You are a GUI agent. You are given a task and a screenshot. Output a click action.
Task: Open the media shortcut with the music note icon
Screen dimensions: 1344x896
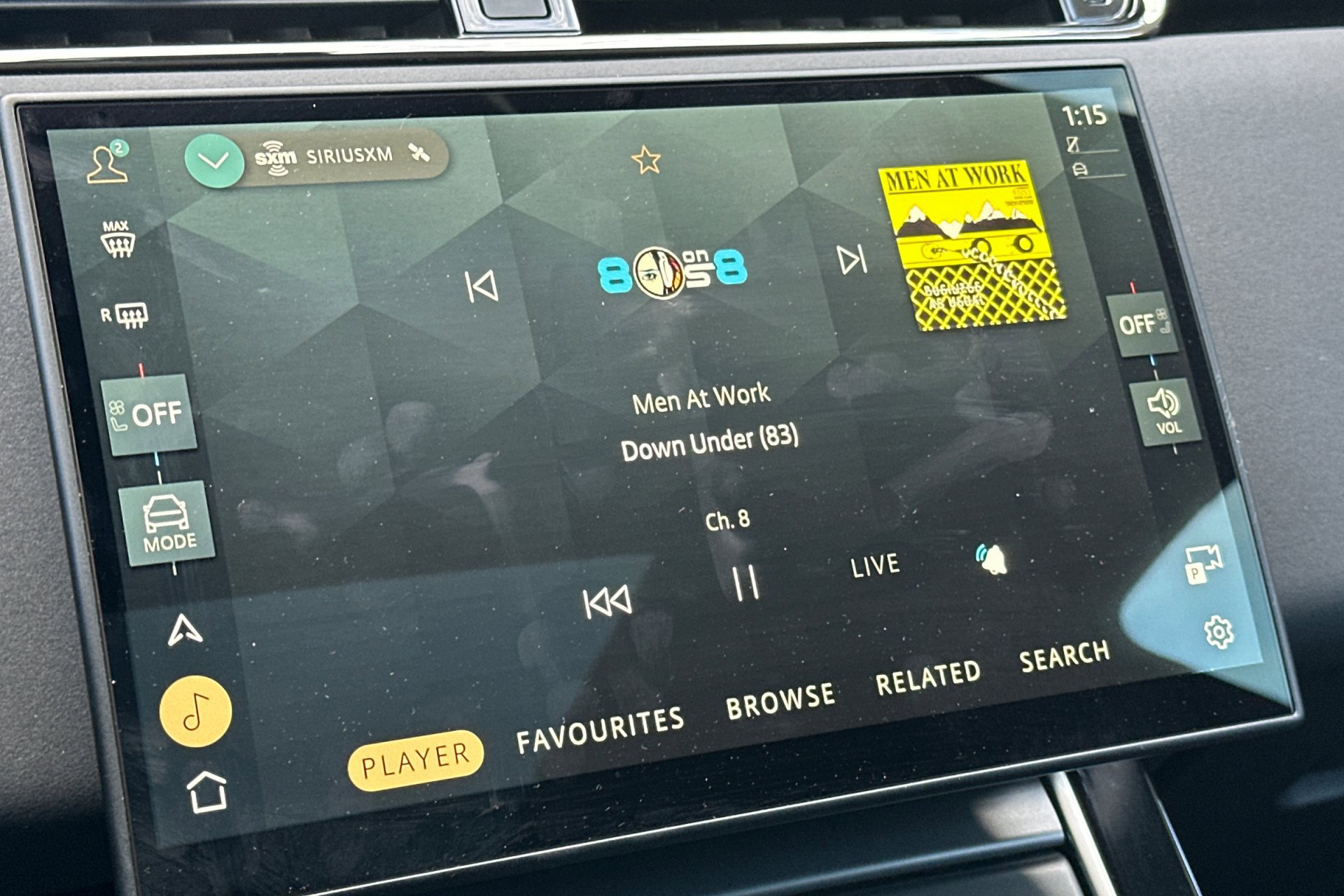(197, 710)
